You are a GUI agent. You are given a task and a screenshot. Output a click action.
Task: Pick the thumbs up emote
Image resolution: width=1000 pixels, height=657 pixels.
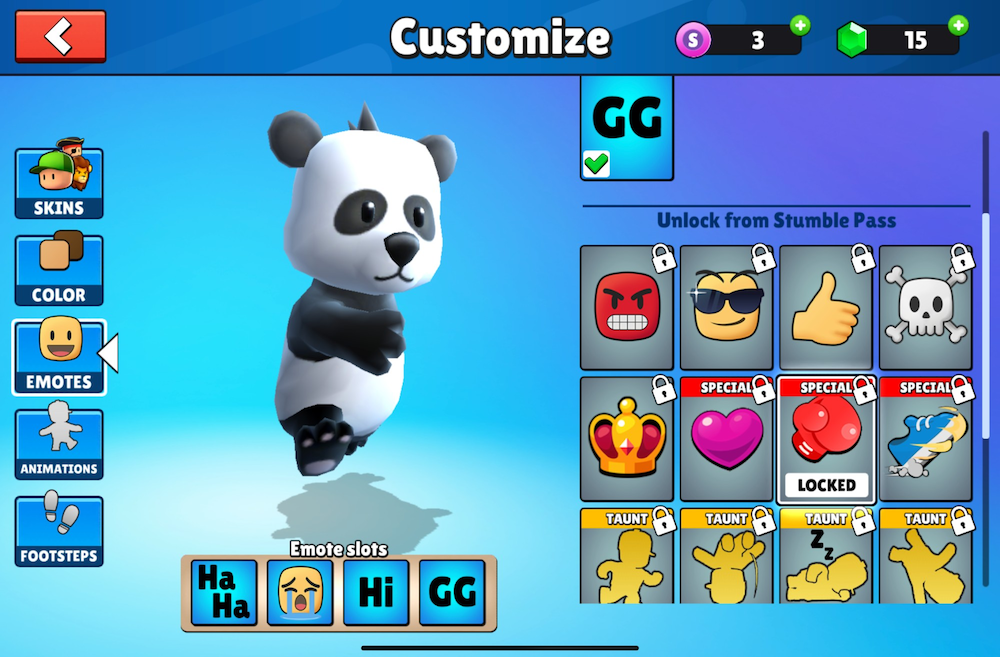826,308
